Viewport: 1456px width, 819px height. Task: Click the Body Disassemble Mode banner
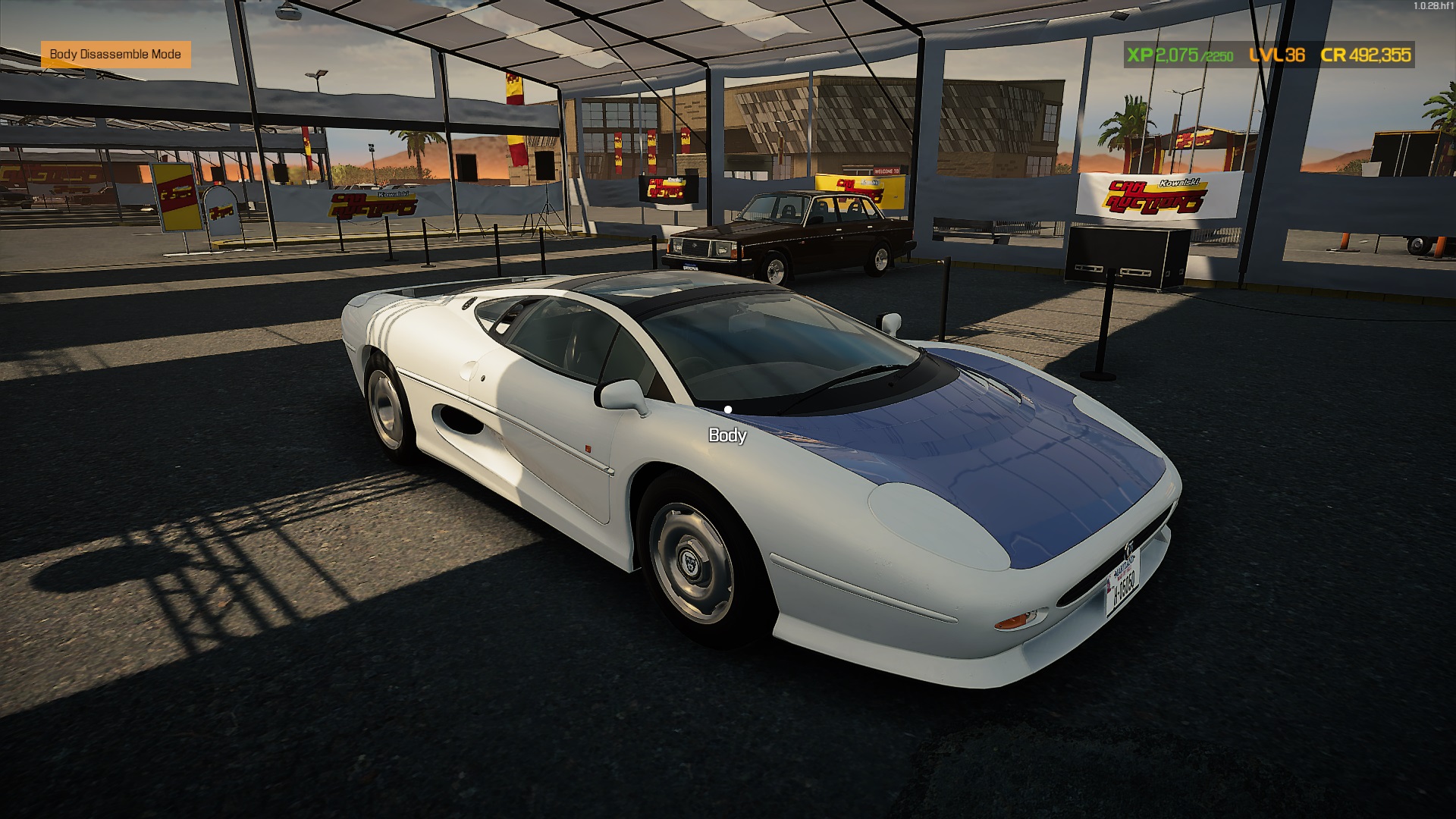click(x=115, y=54)
